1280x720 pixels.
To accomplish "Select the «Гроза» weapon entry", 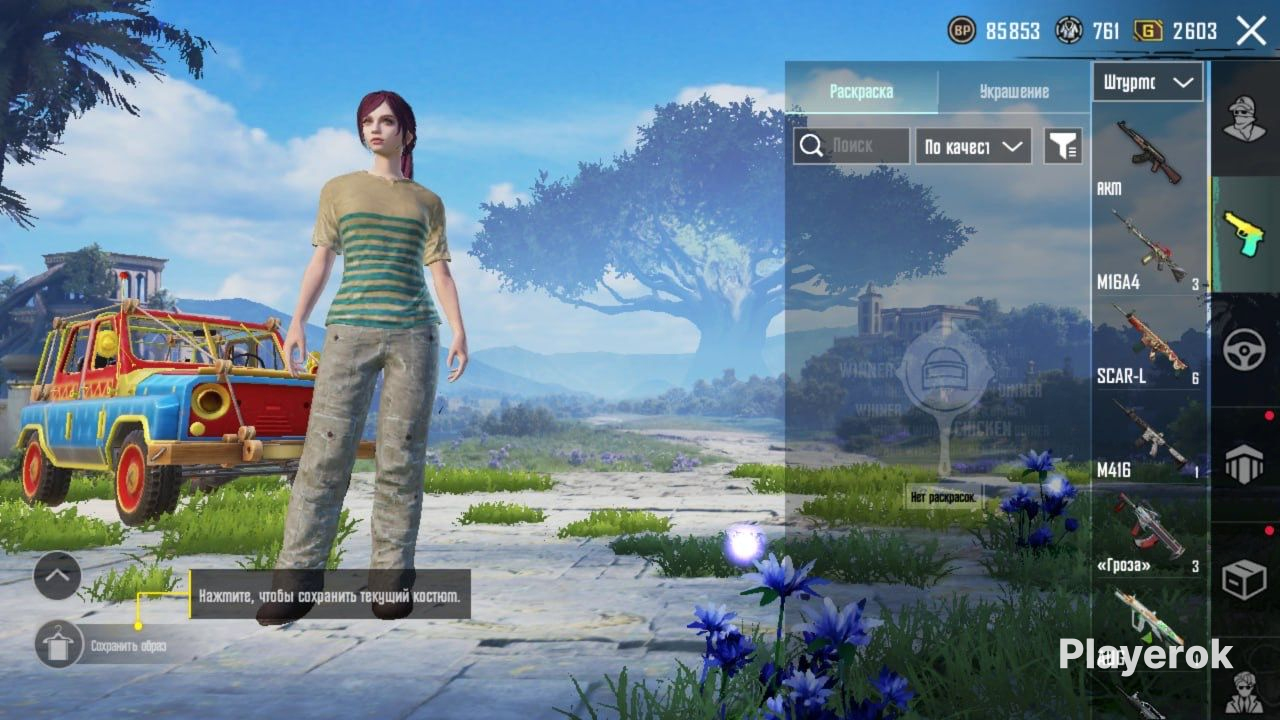I will click(x=1148, y=532).
